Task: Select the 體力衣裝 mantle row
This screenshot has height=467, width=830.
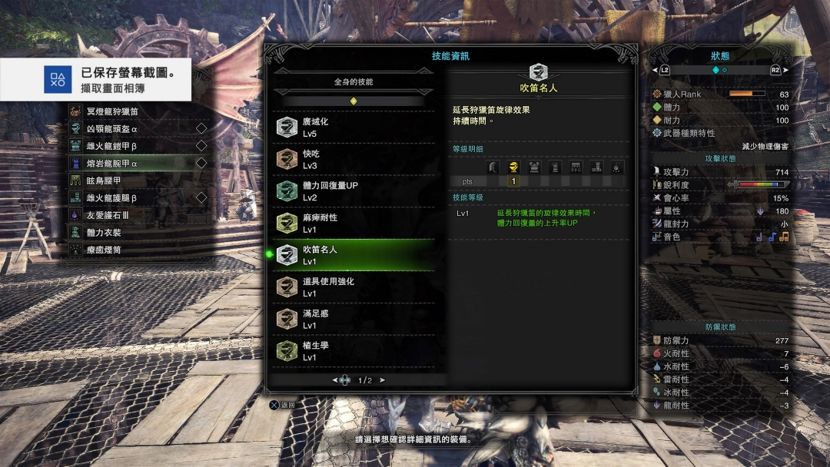Action: coord(140,232)
